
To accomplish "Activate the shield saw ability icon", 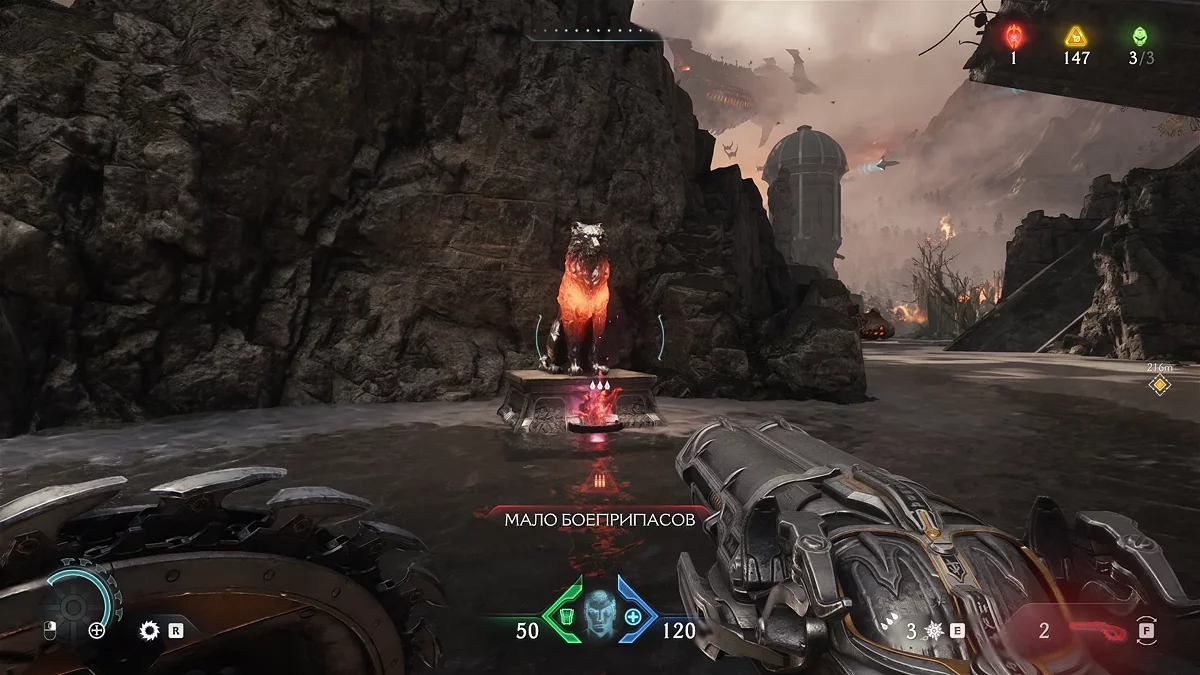I will pos(150,630).
